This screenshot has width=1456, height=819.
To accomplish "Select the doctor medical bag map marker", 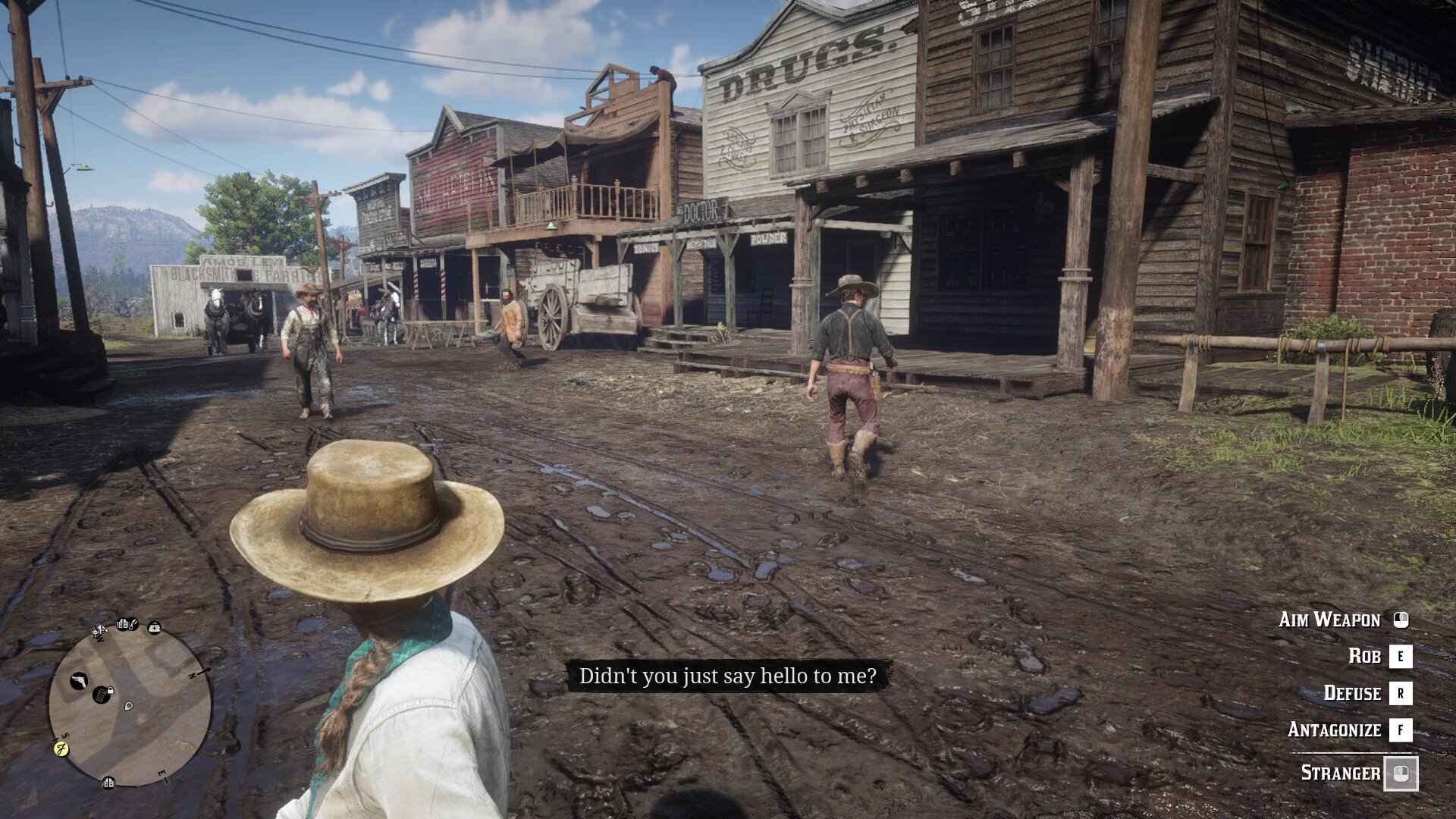I will coord(155,627).
